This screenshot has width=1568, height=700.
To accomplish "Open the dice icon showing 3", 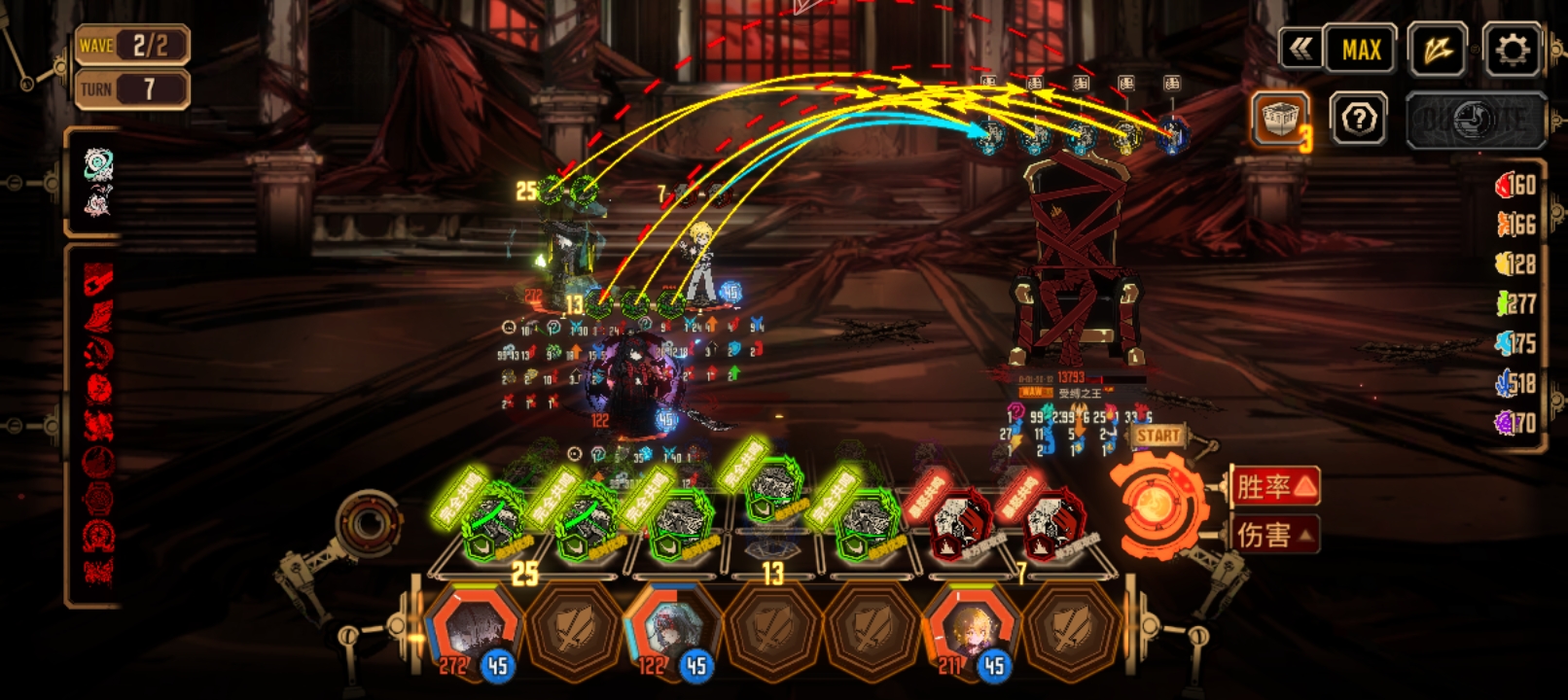I will (1280, 121).
